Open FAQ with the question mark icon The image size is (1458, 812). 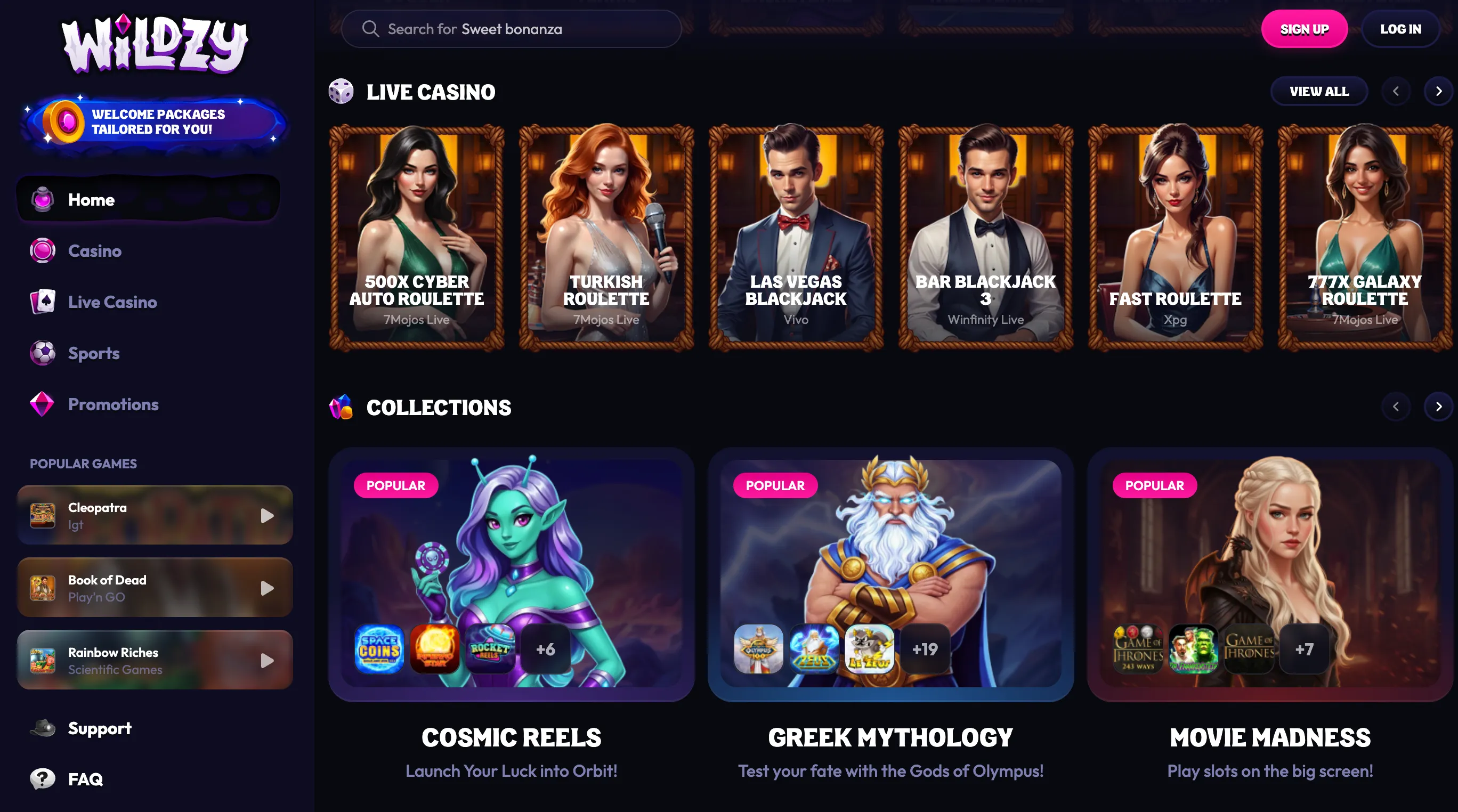[x=42, y=778]
